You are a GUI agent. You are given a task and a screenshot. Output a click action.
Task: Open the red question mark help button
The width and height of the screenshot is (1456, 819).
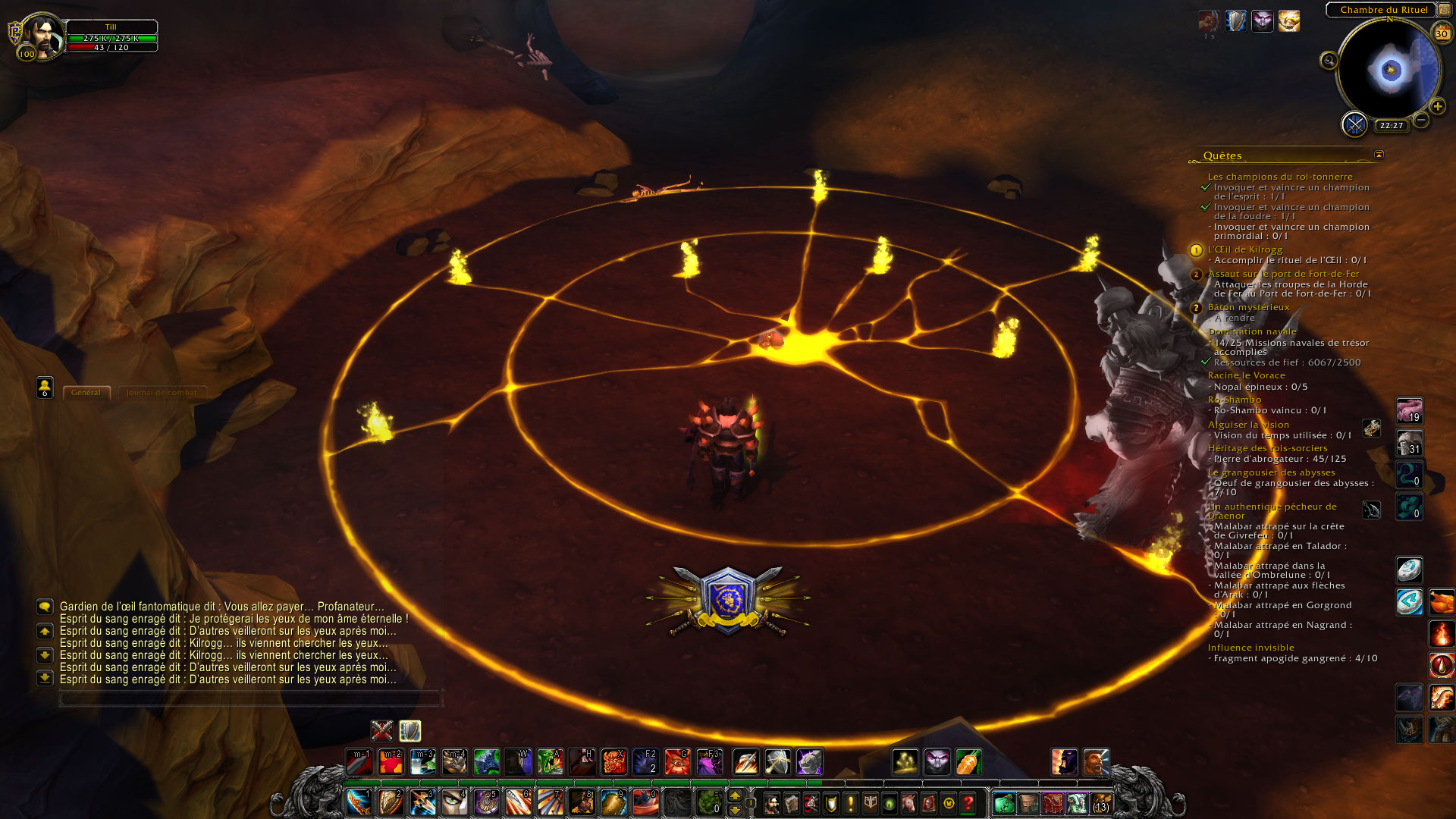click(x=968, y=802)
